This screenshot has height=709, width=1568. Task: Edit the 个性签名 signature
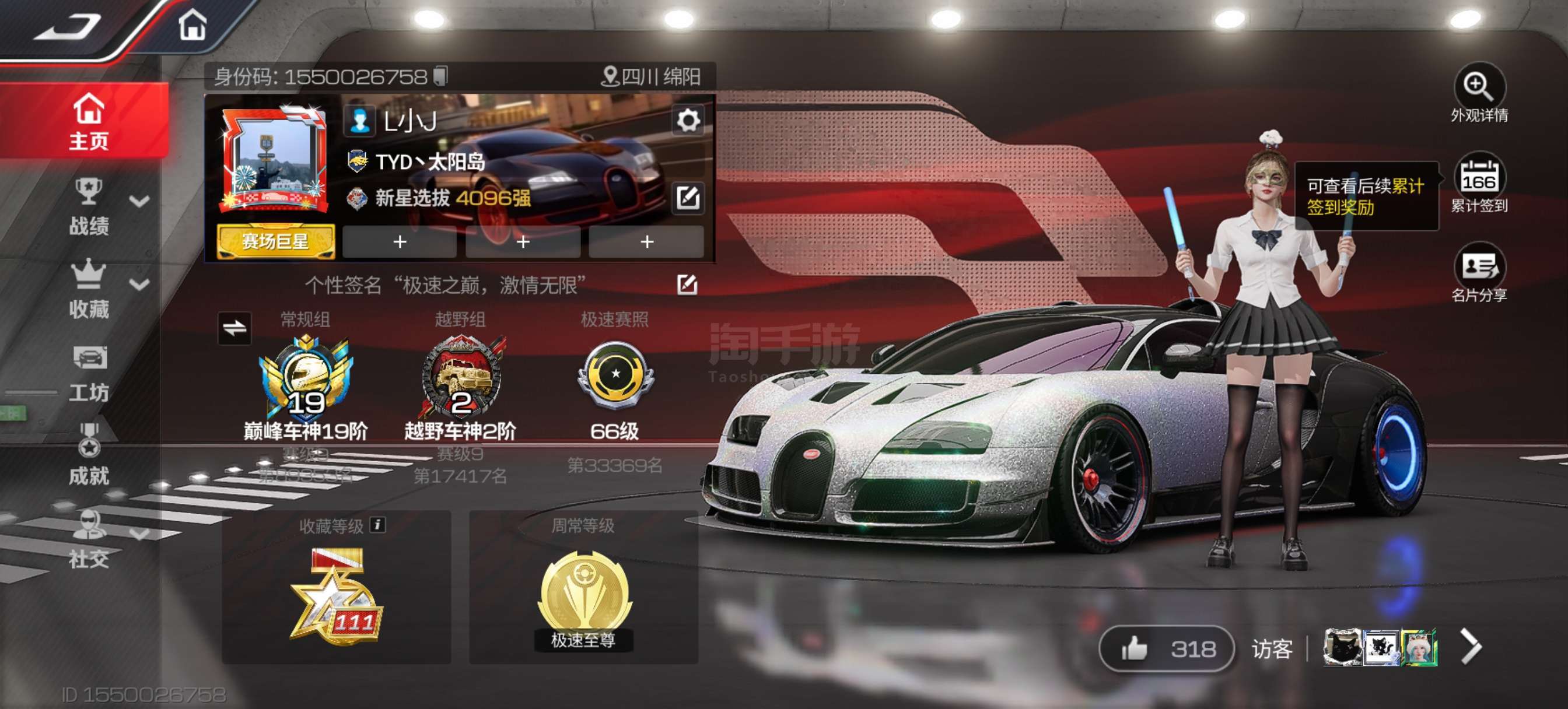[687, 284]
